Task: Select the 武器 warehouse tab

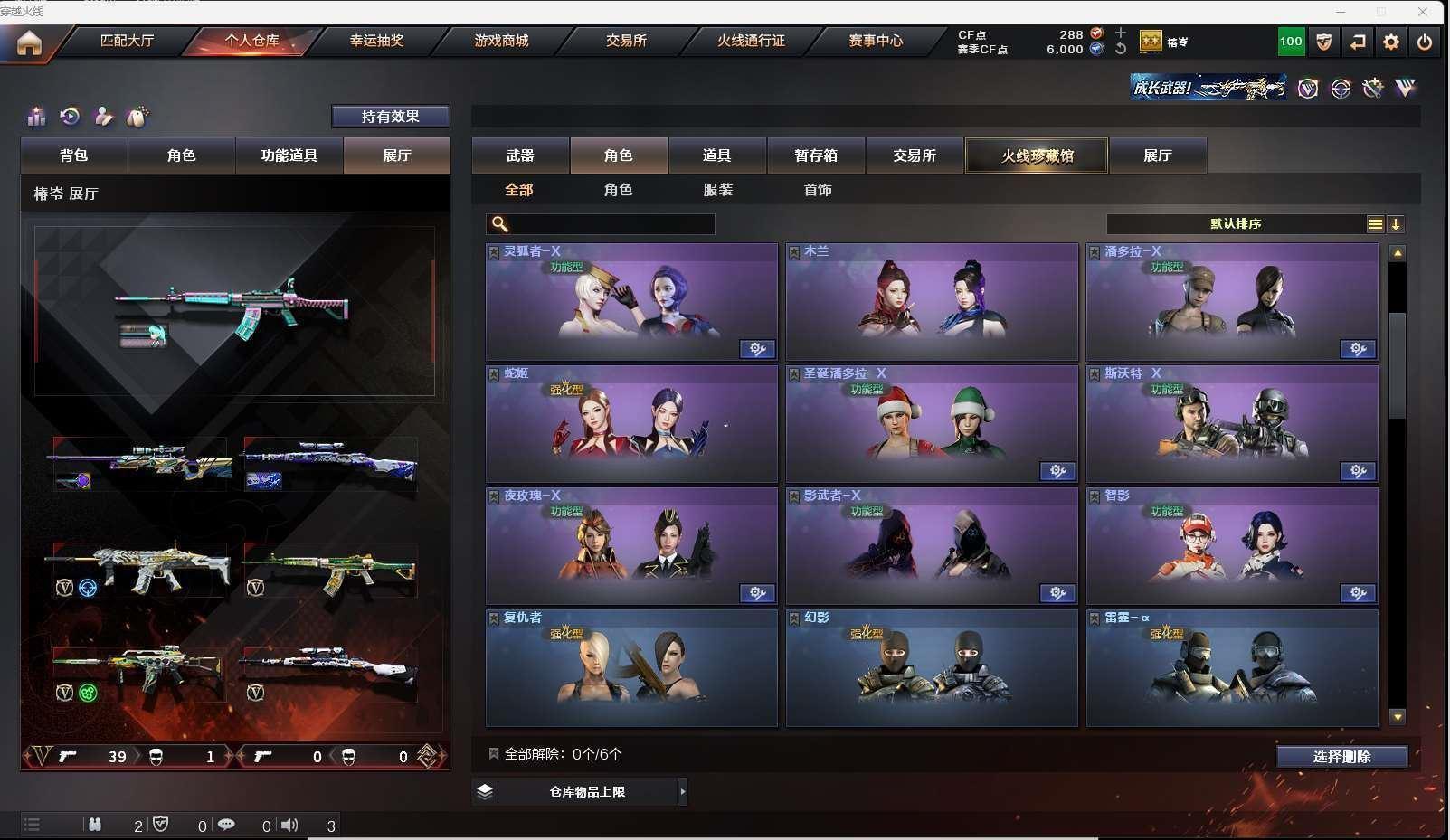Action: (520, 156)
